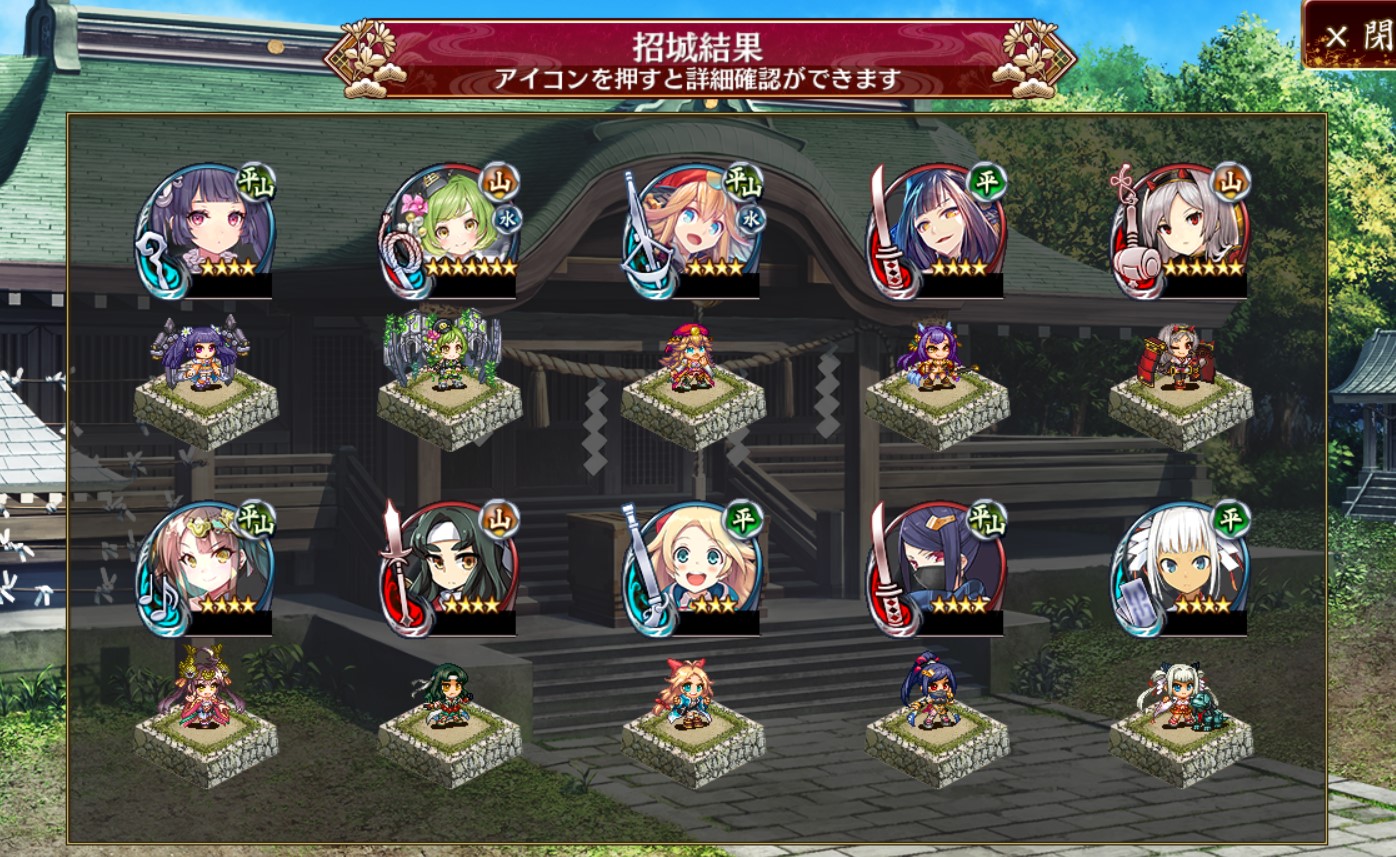1396x857 pixels.
Task: View the masked ninja girl portrait
Action: coord(938,568)
